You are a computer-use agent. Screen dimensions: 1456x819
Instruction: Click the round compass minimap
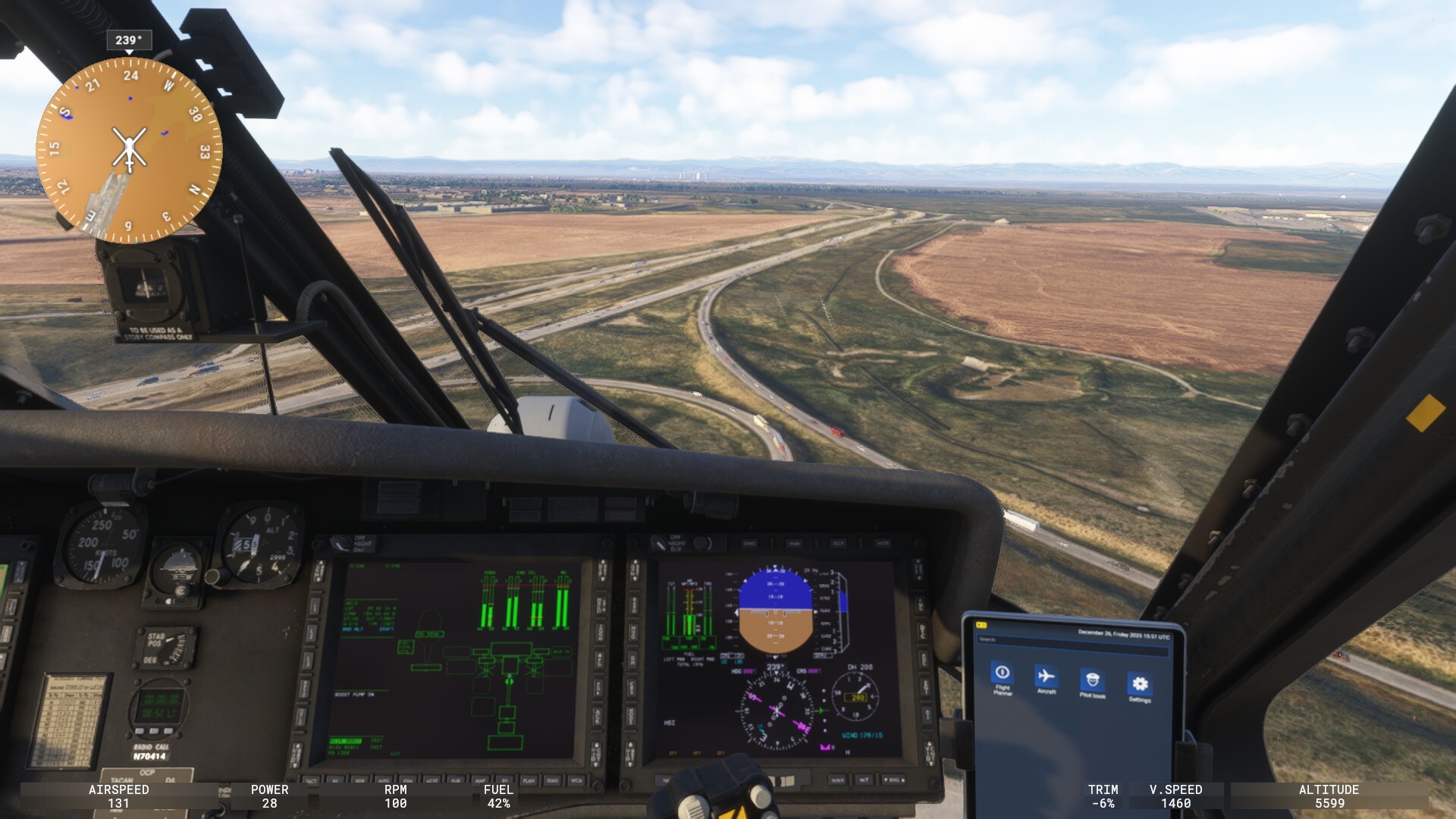tap(129, 149)
